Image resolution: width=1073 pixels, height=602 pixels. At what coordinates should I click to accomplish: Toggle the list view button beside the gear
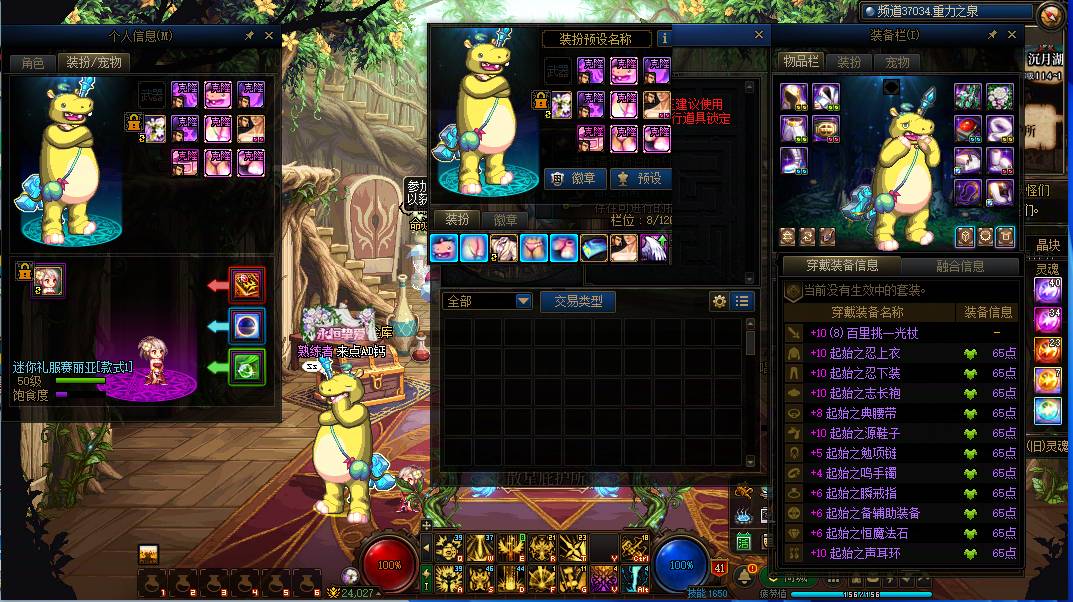742,301
